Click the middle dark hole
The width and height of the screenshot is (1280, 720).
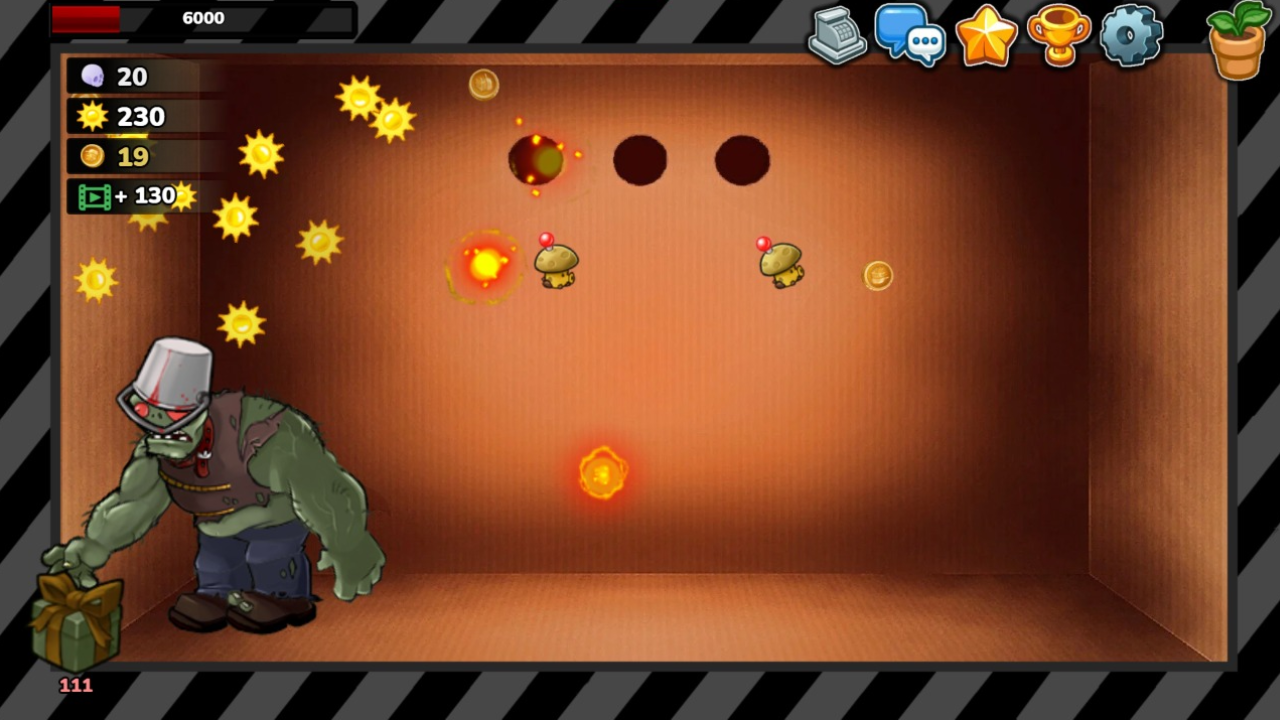640,158
